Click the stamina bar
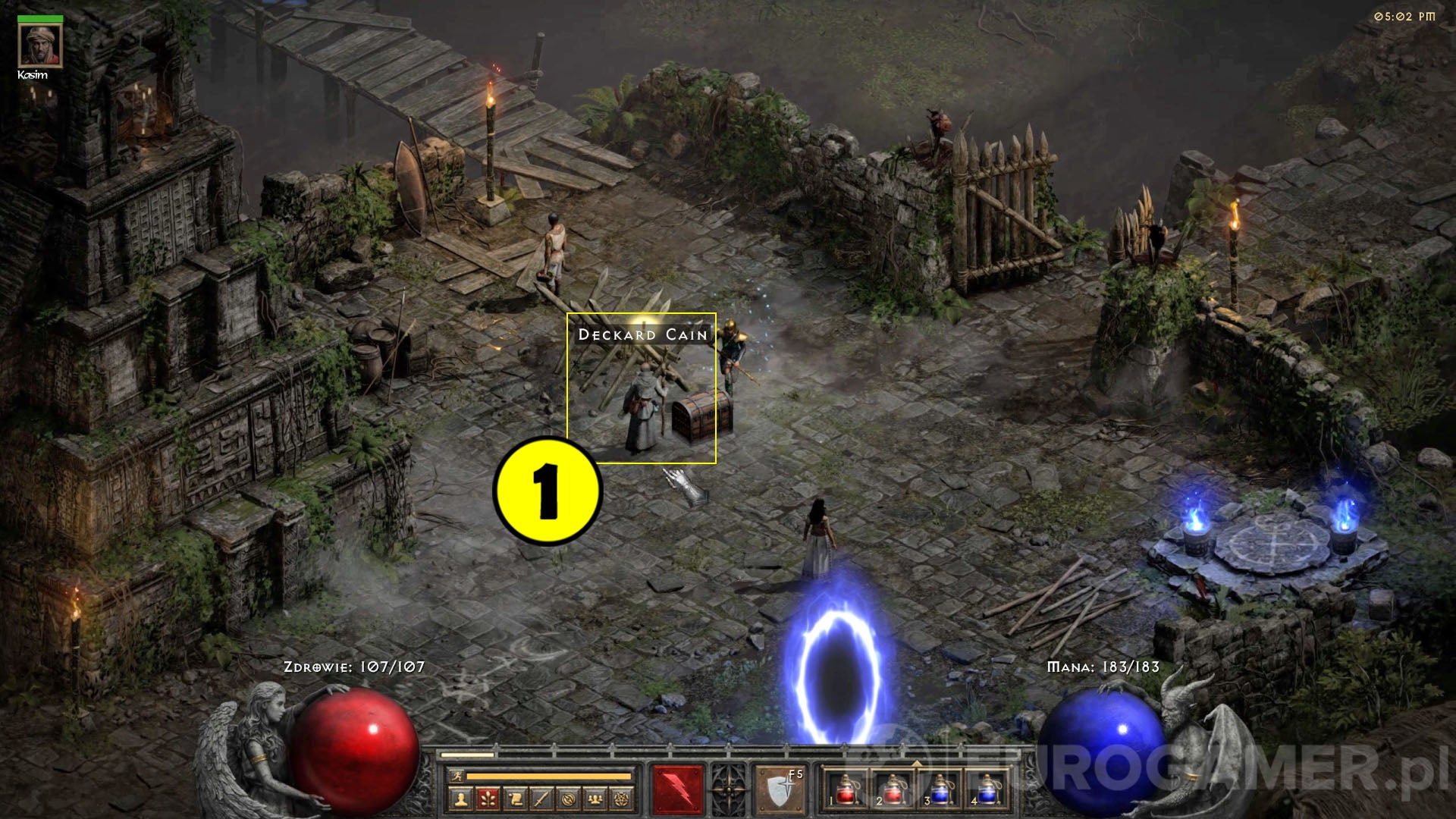Viewport: 1456px width, 819px height. coord(548,777)
